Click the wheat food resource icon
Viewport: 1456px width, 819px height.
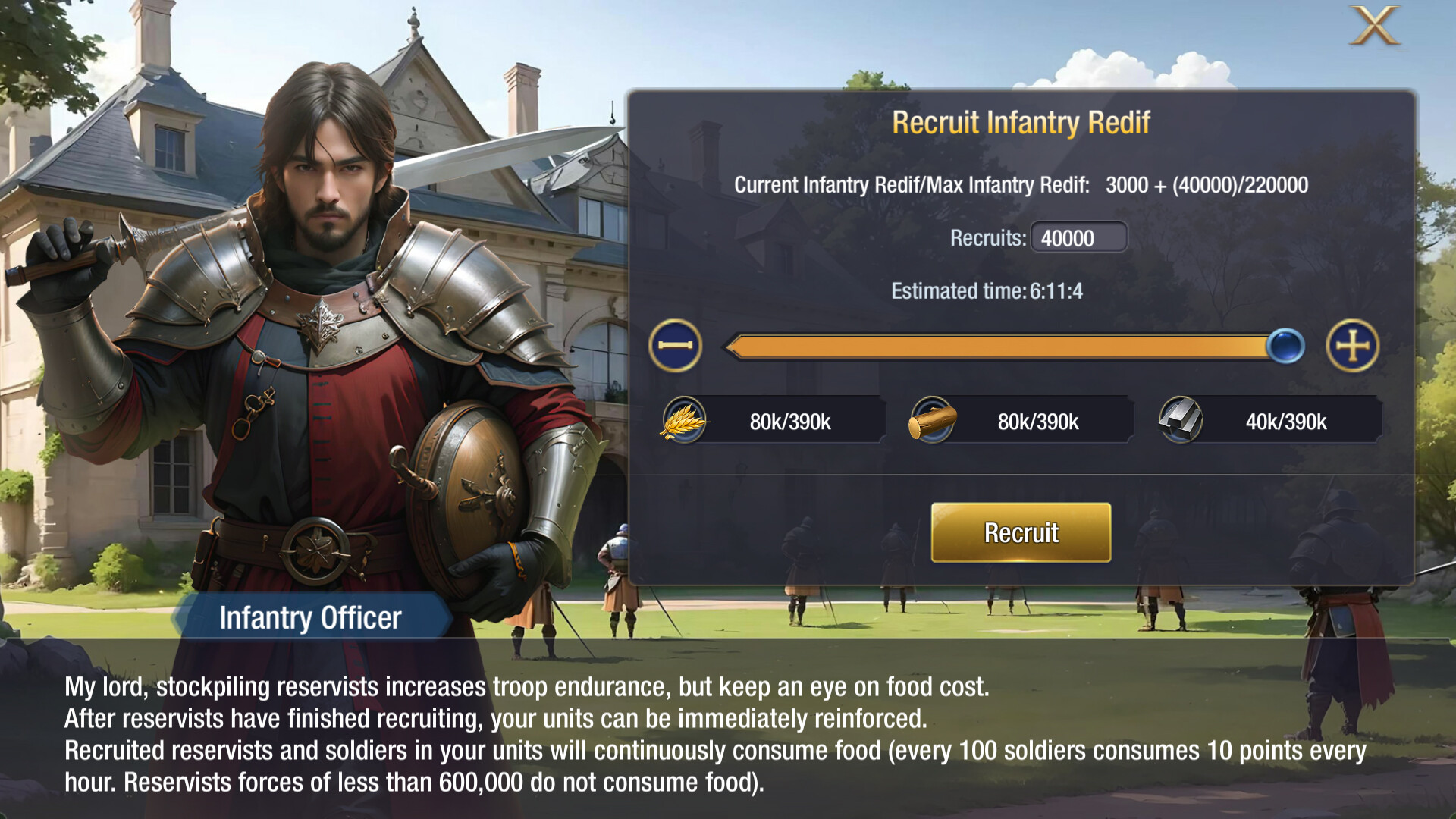pos(685,420)
